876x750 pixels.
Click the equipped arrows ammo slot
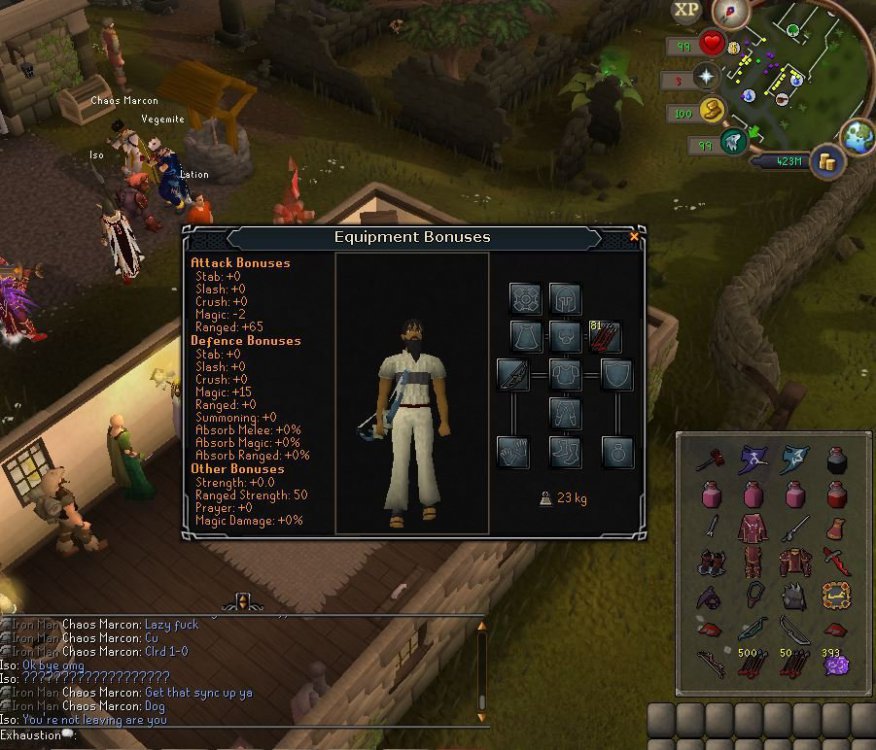pyautogui.click(x=605, y=336)
